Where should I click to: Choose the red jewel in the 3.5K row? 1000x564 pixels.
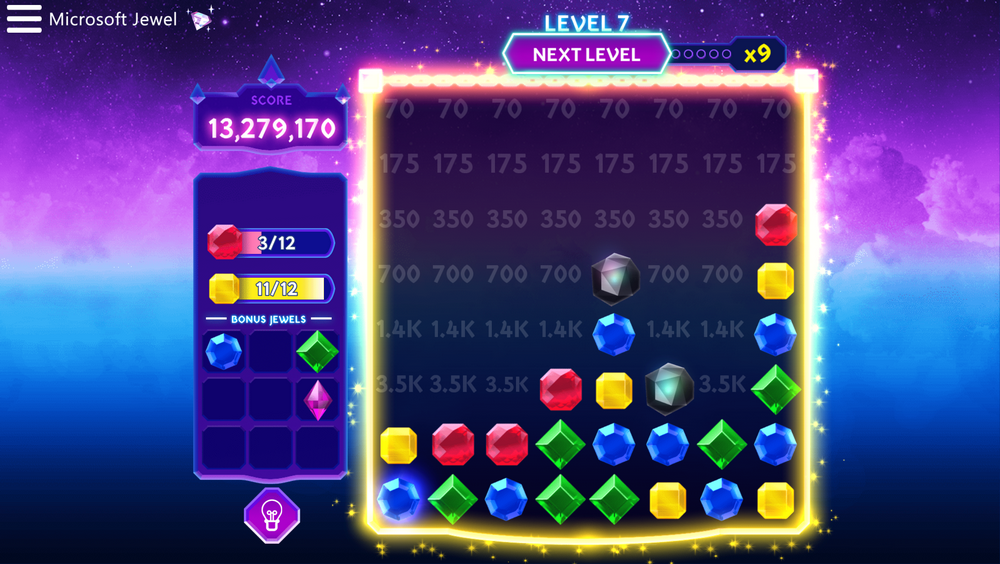point(560,389)
